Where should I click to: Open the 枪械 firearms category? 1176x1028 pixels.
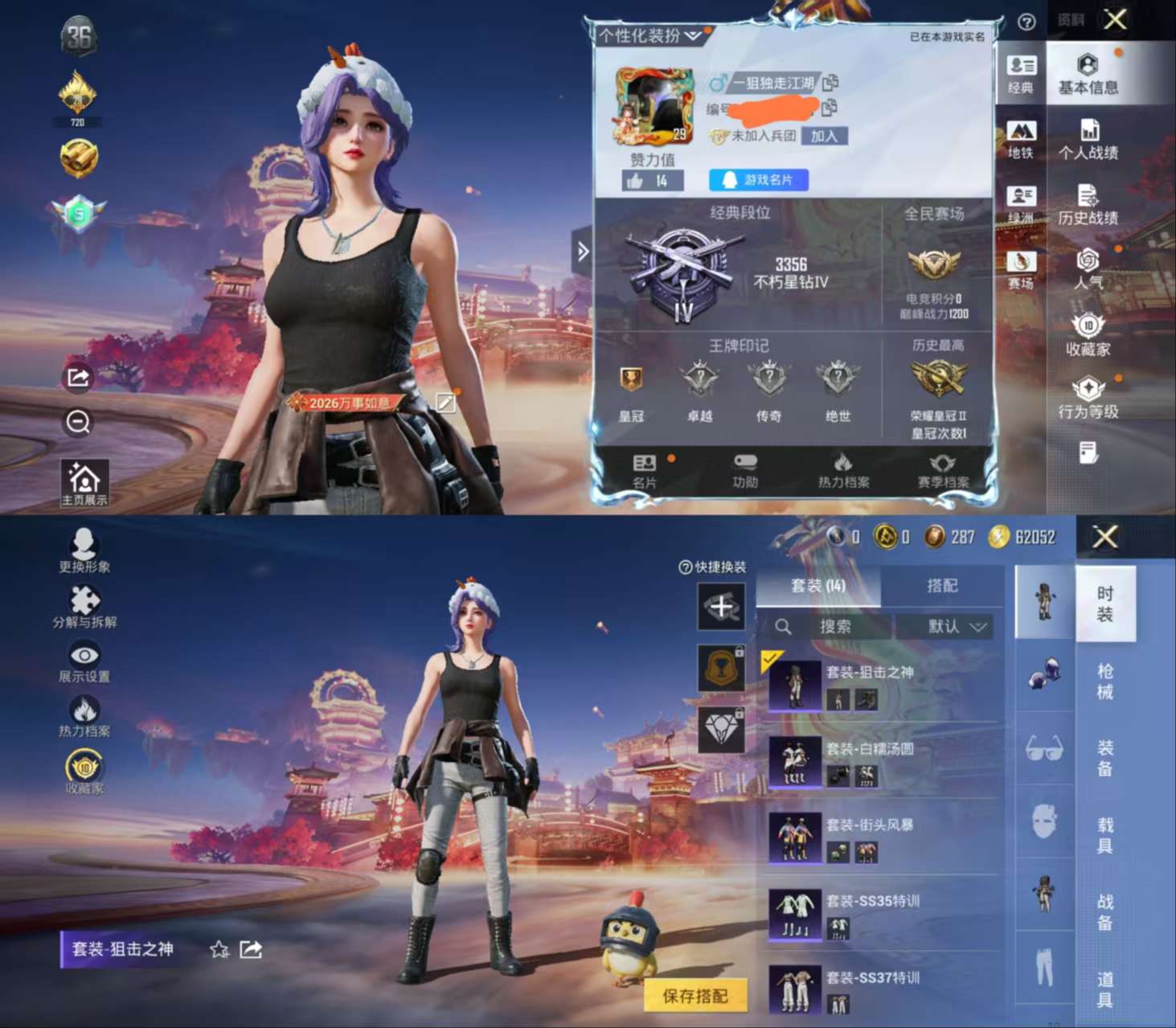click(1105, 681)
